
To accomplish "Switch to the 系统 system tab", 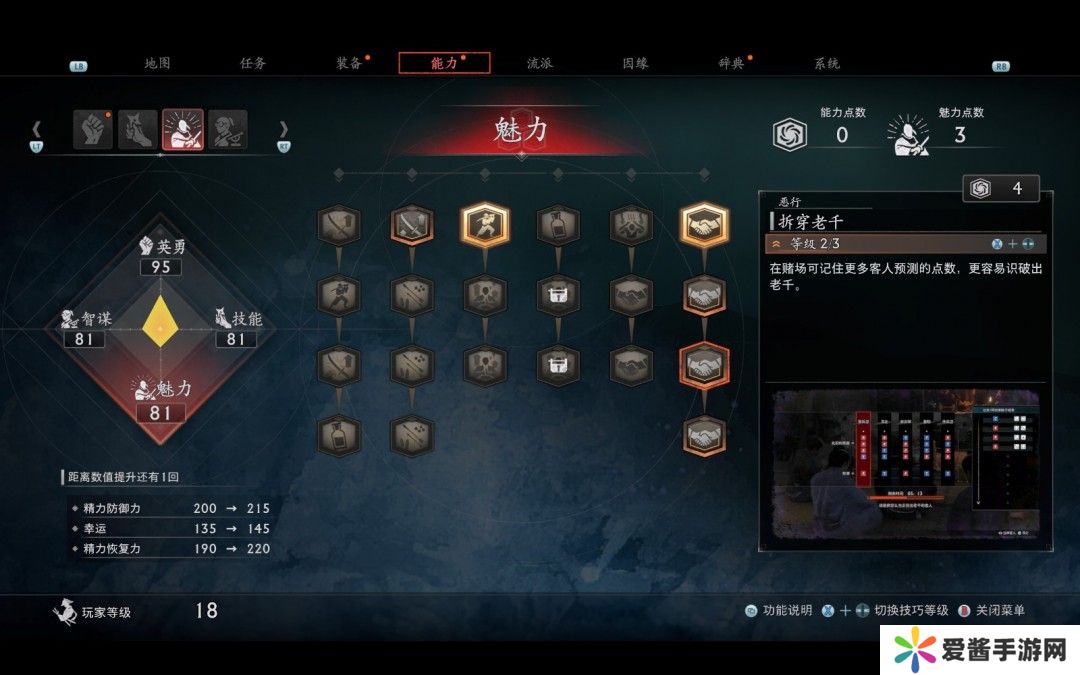I will (827, 63).
